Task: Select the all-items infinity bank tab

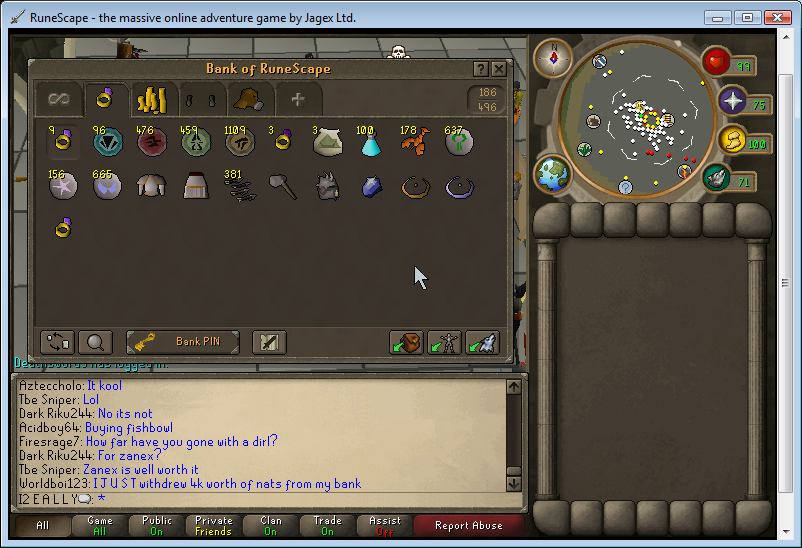Action: point(59,99)
